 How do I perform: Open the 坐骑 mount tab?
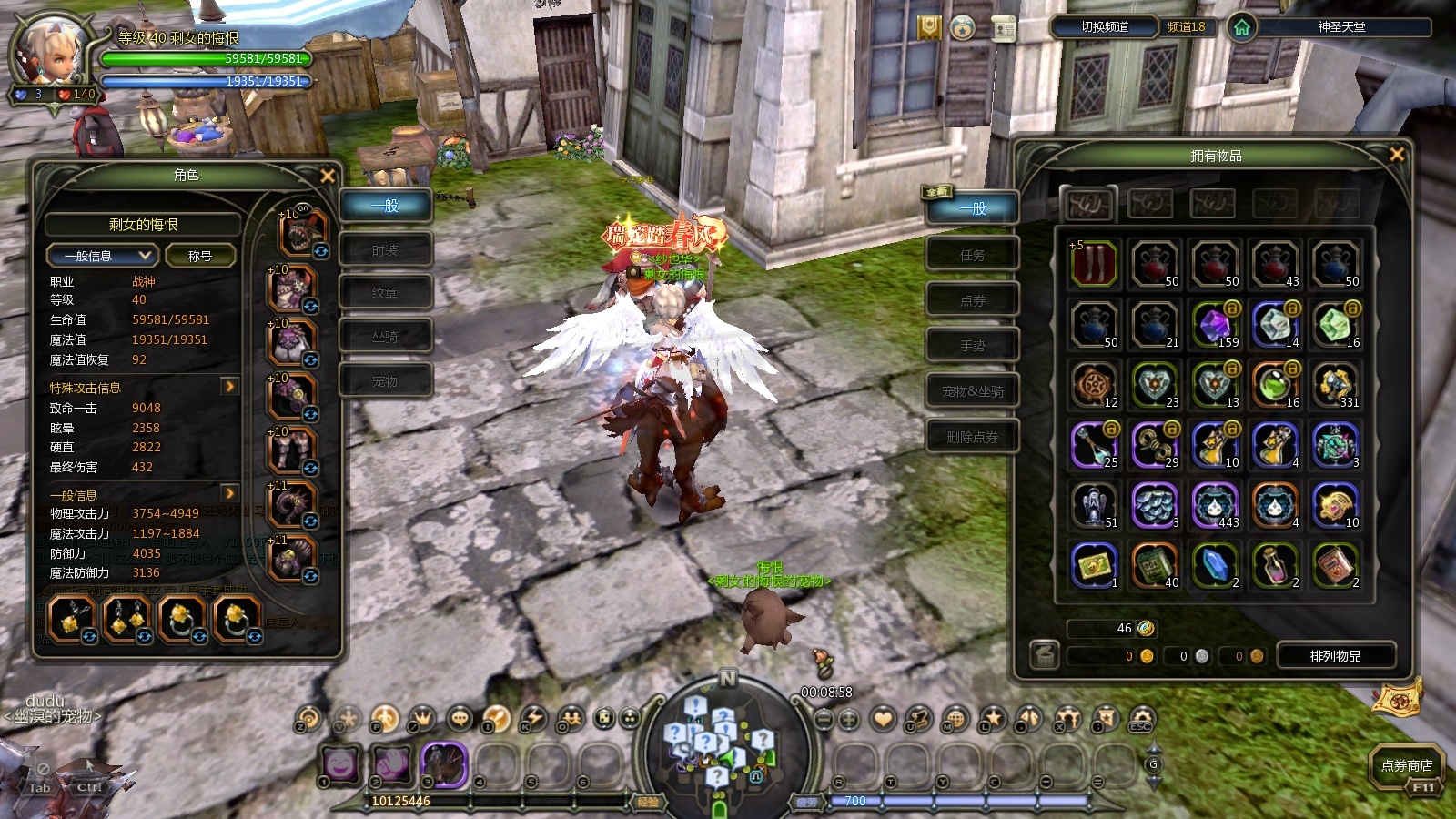pyautogui.click(x=385, y=337)
